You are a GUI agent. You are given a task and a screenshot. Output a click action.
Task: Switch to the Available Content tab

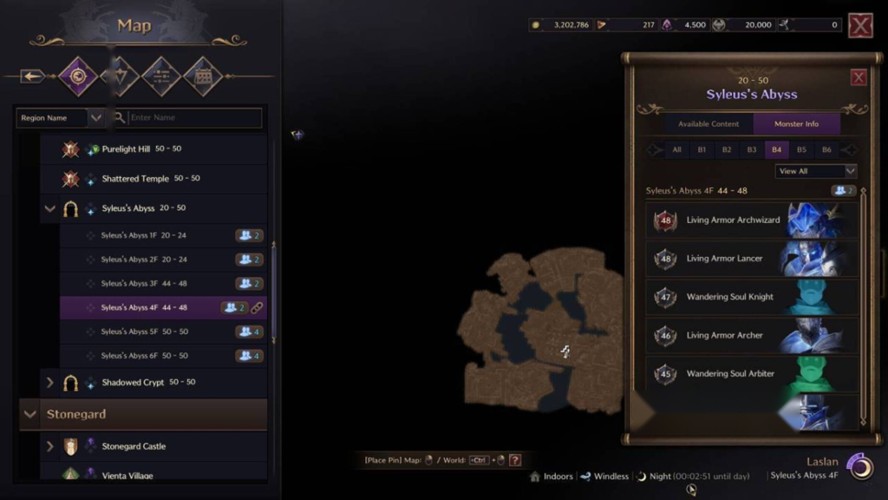click(x=708, y=124)
